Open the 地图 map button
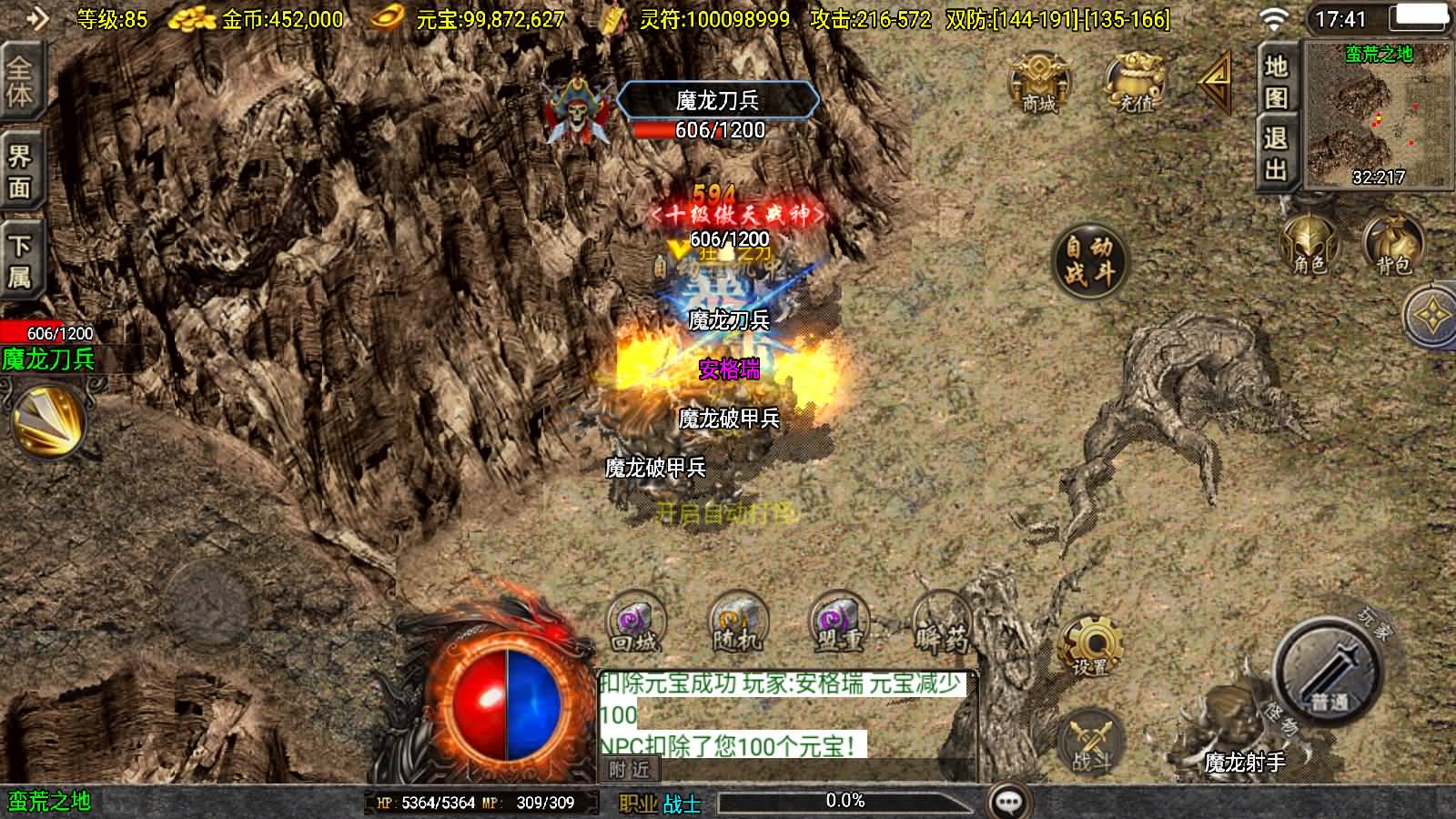The image size is (1456, 819). click(1276, 80)
